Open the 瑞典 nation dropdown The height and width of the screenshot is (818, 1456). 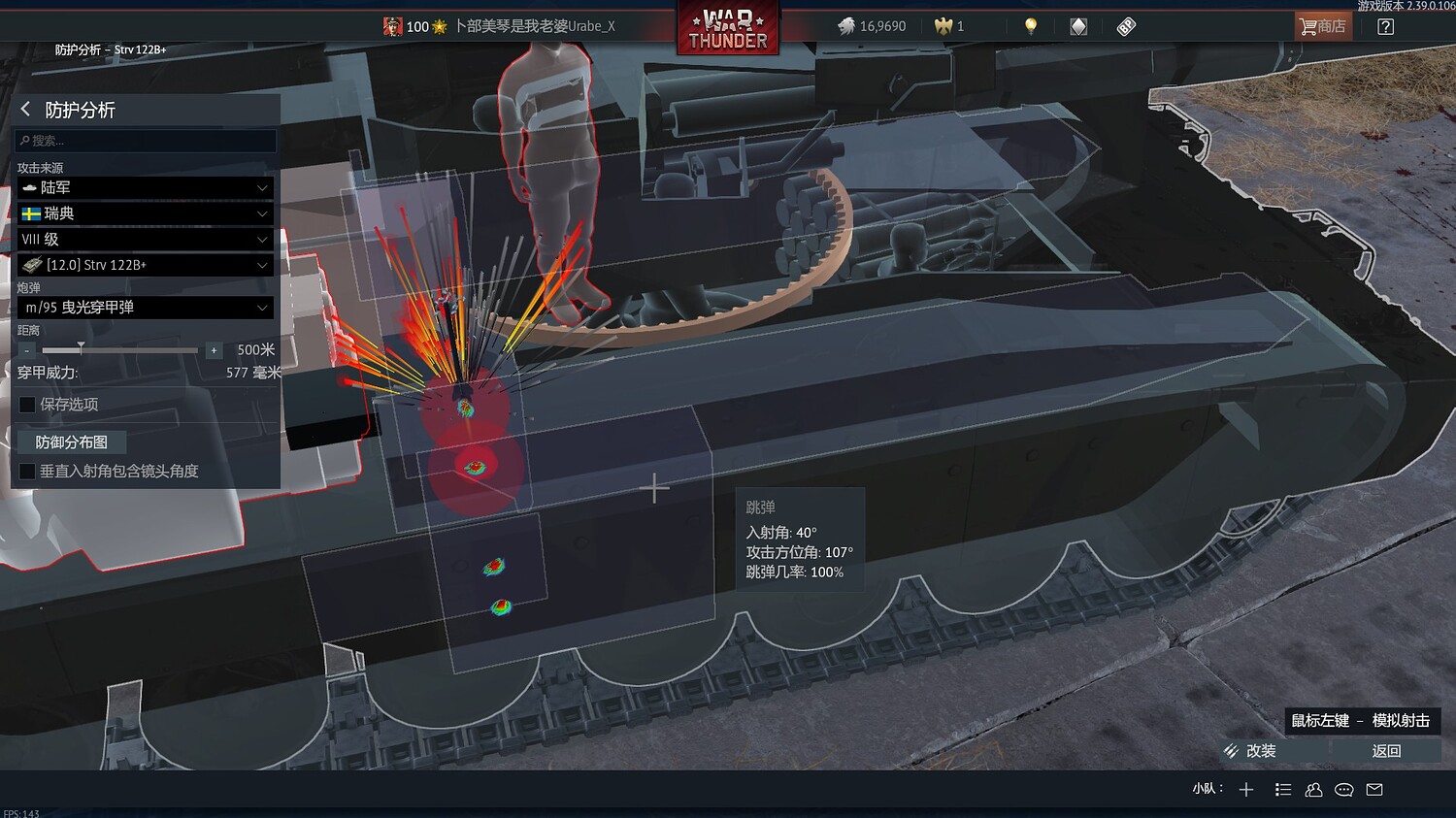145,213
